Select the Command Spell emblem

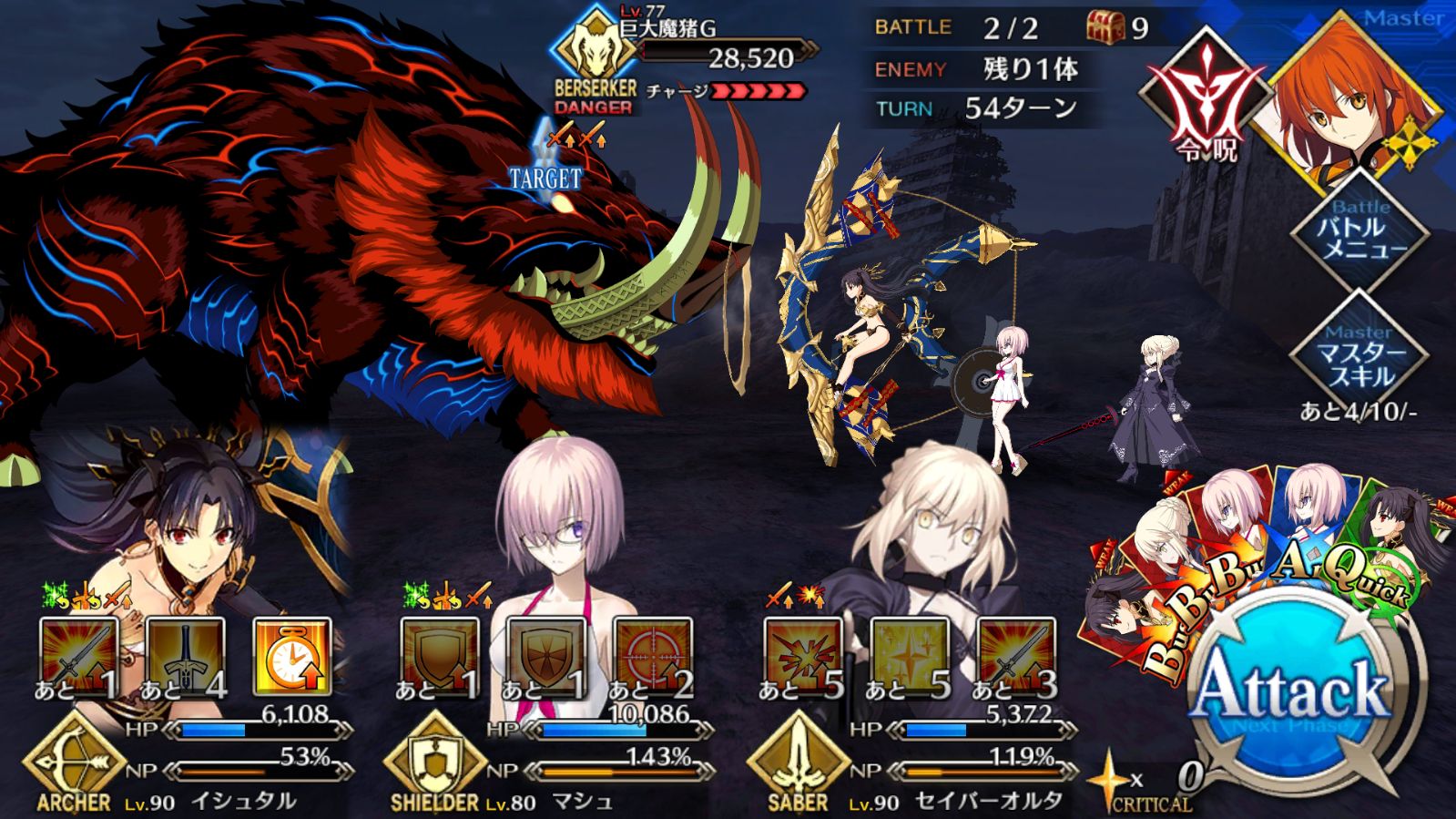click(1207, 100)
